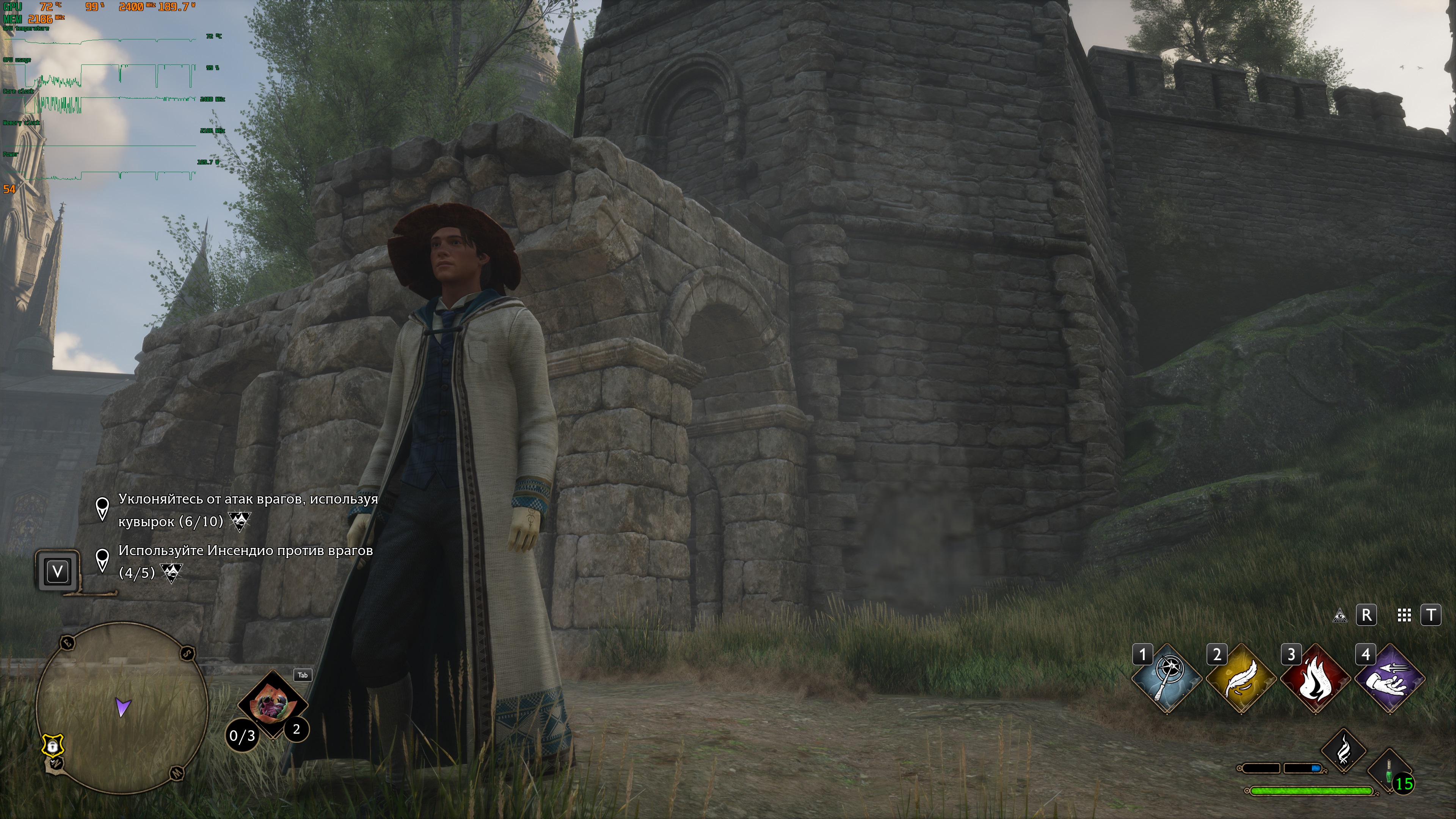Cast the yellow feather Levioso spell
This screenshot has height=819, width=1456.
(x=1241, y=679)
